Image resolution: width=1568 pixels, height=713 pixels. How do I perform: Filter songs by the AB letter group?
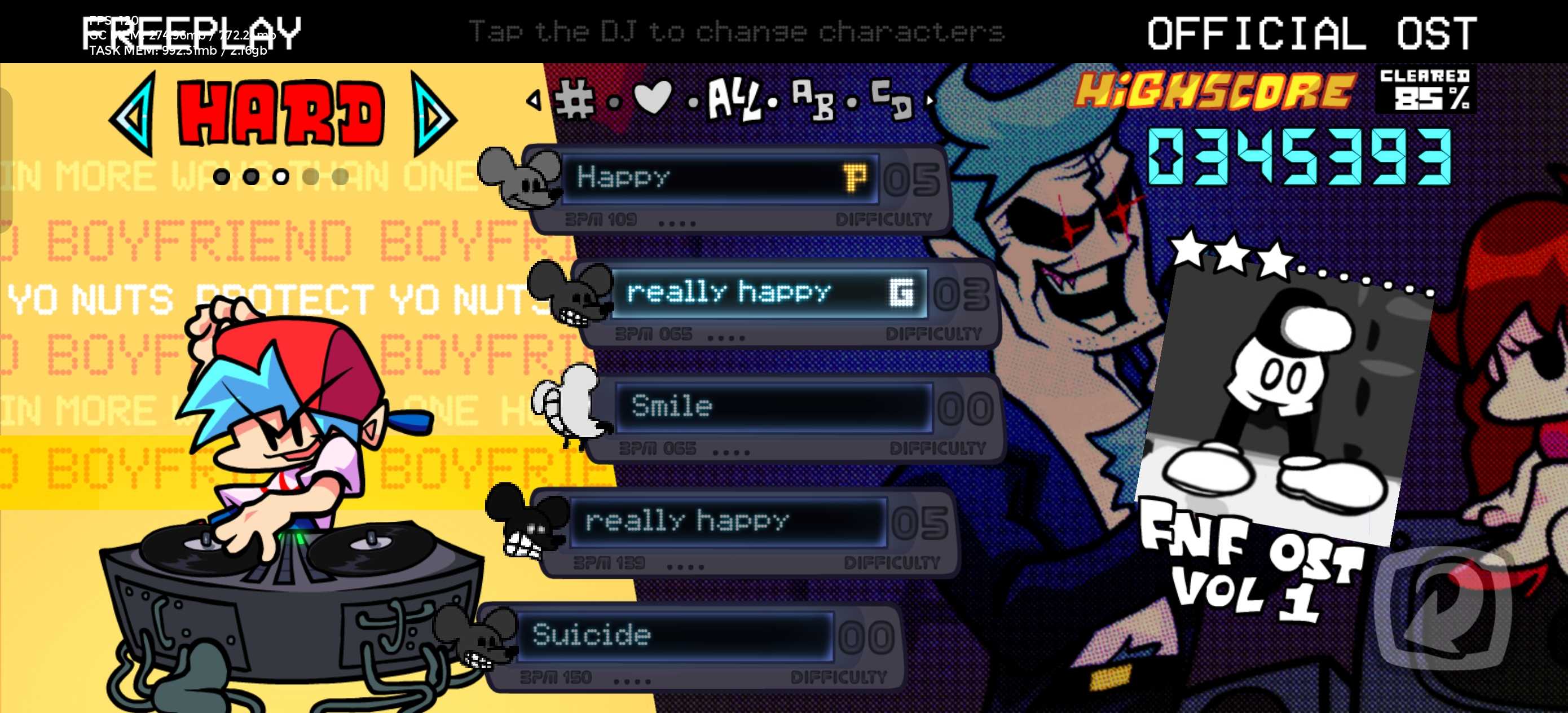point(813,100)
